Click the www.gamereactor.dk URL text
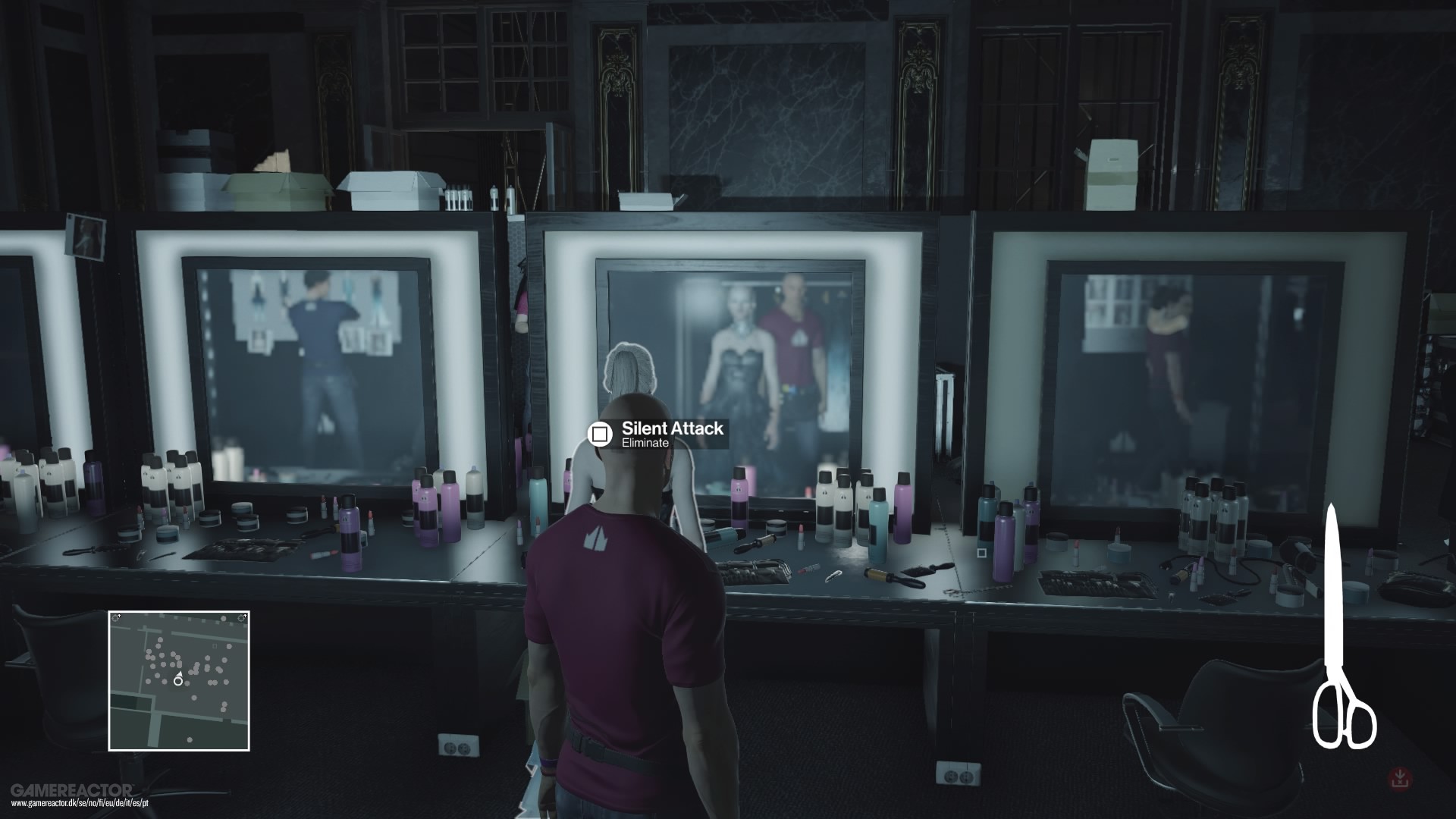The height and width of the screenshot is (819, 1456). 80,803
